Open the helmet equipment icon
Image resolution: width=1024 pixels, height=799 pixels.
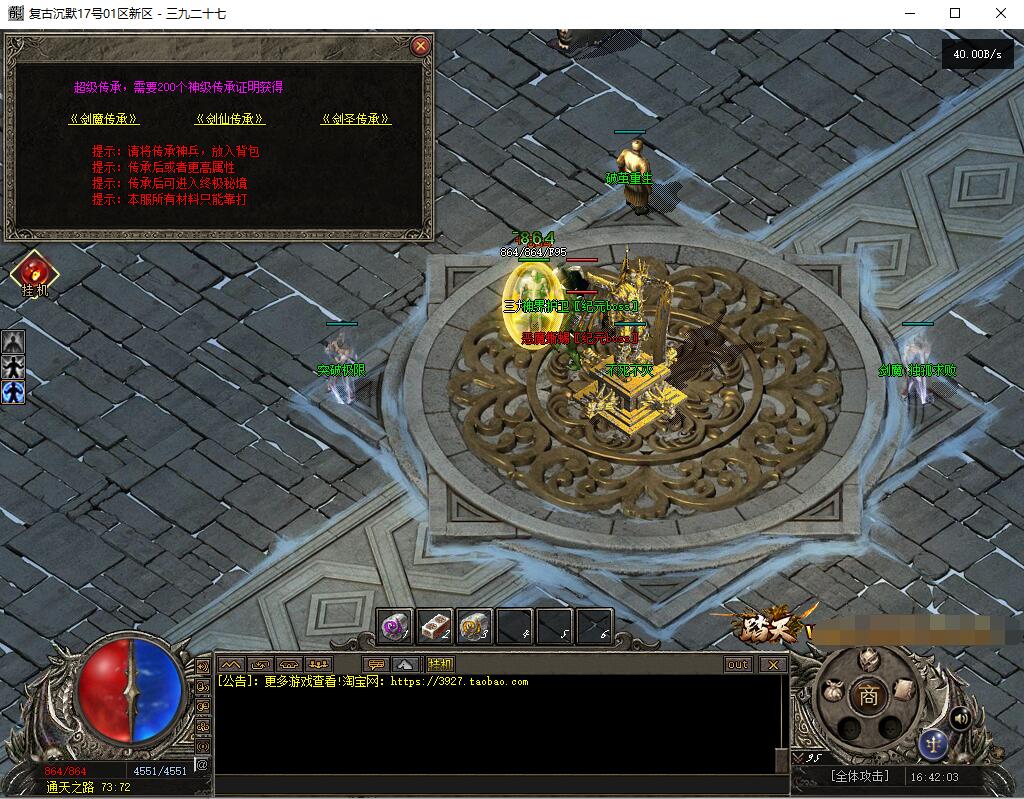click(x=867, y=659)
